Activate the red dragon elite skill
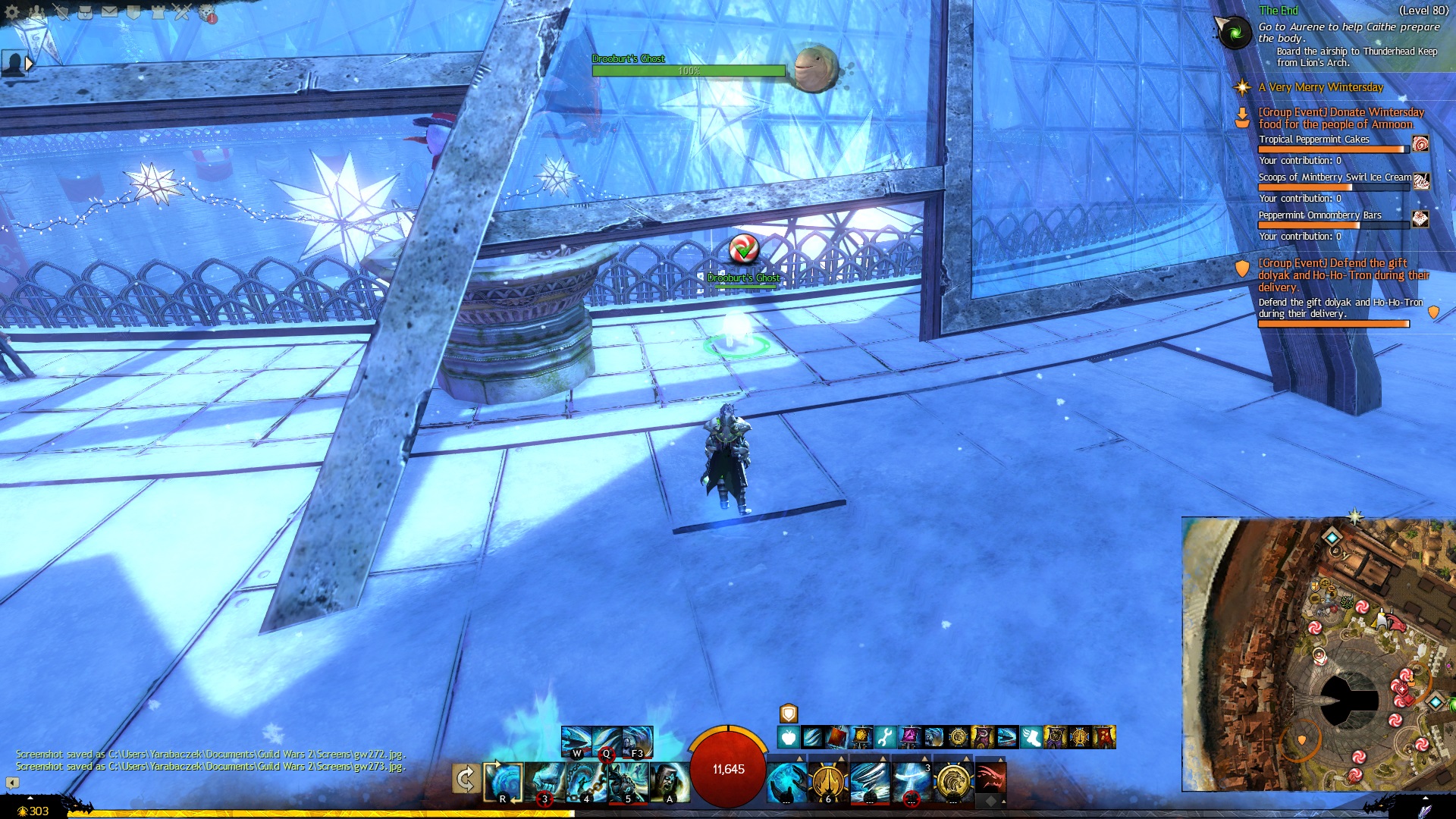Viewport: 1456px width, 819px height. click(990, 779)
